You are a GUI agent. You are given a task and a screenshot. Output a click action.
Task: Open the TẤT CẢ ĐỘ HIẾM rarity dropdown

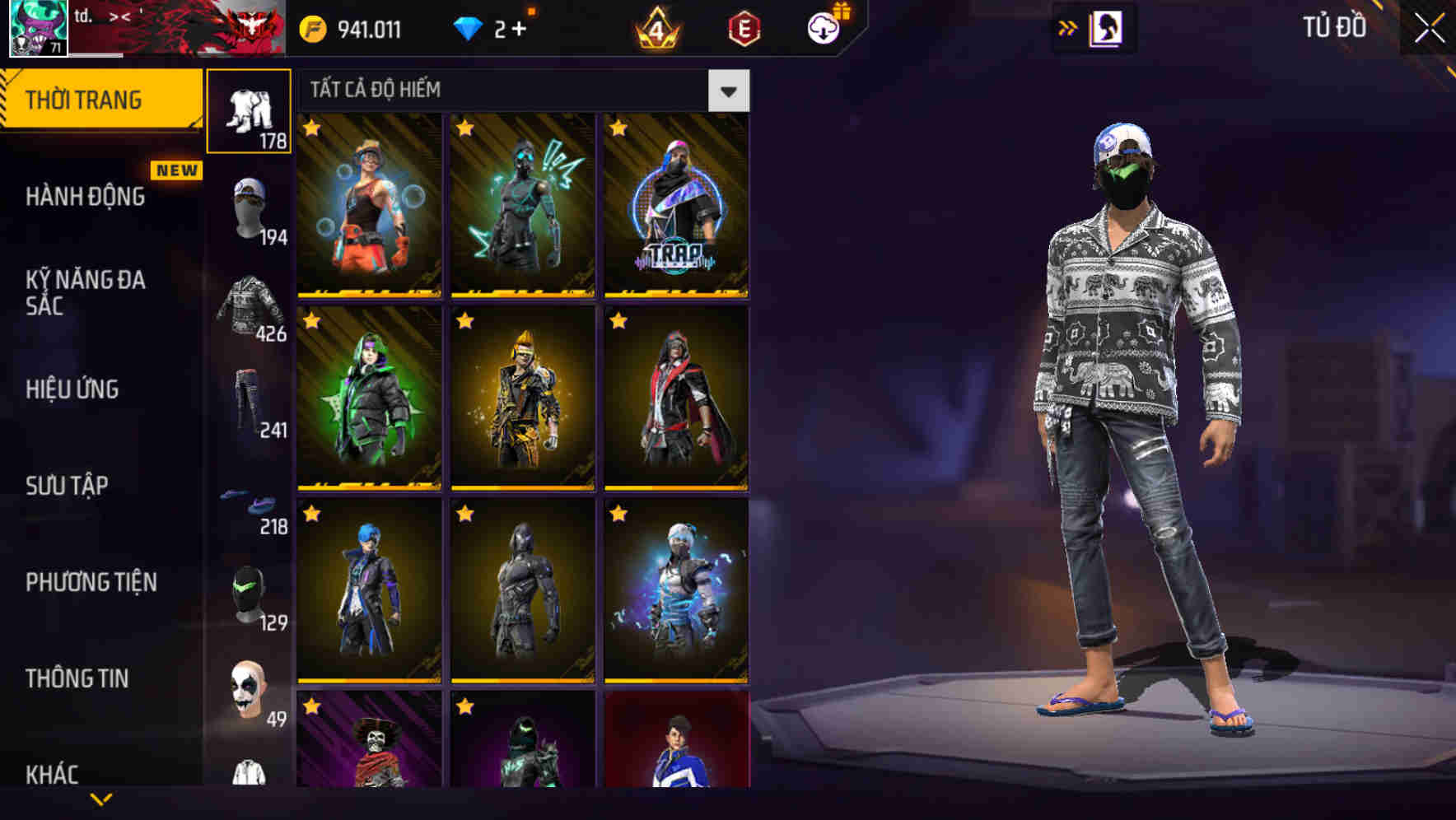(728, 91)
